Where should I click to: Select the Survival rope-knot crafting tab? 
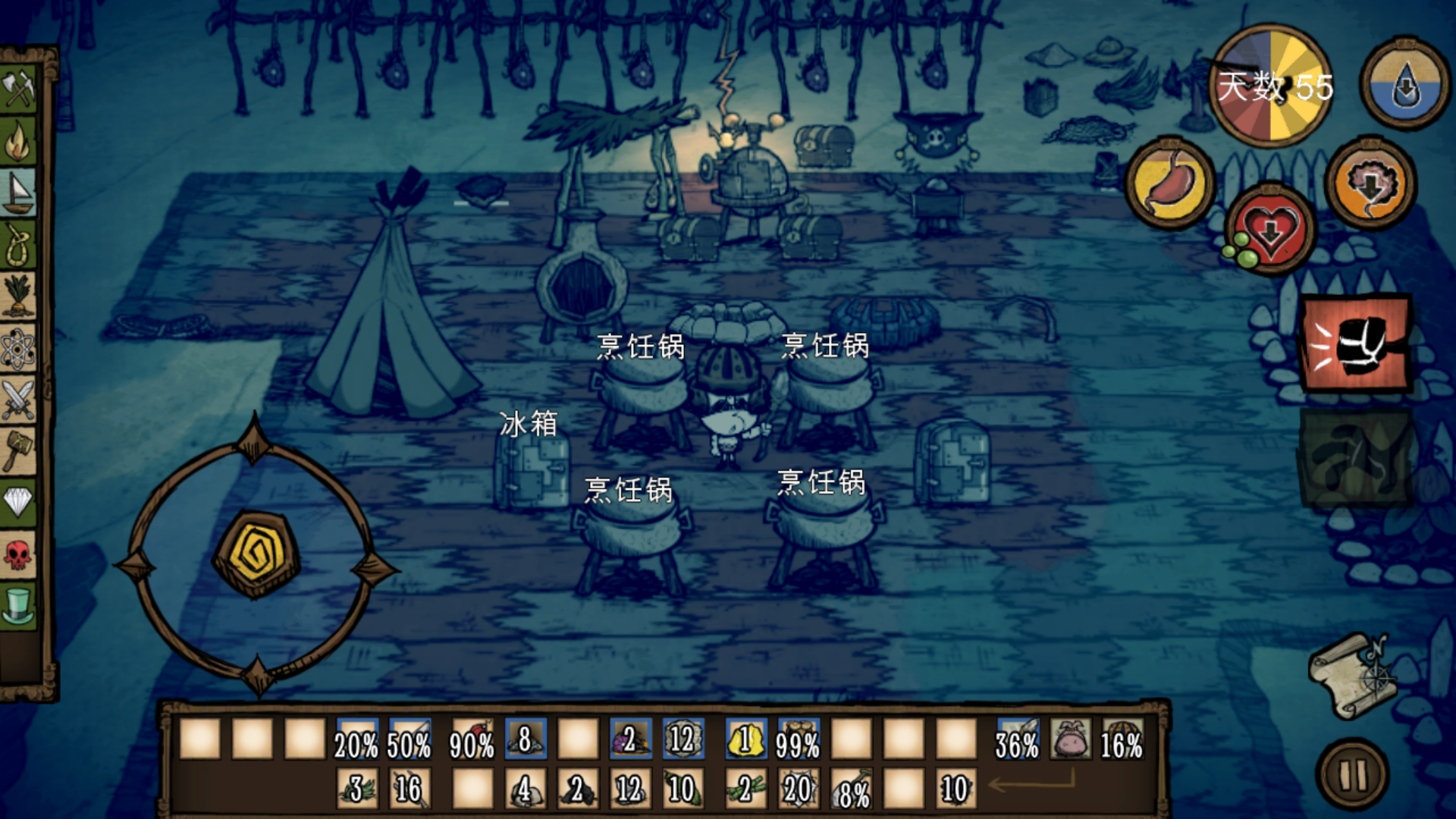click(18, 244)
